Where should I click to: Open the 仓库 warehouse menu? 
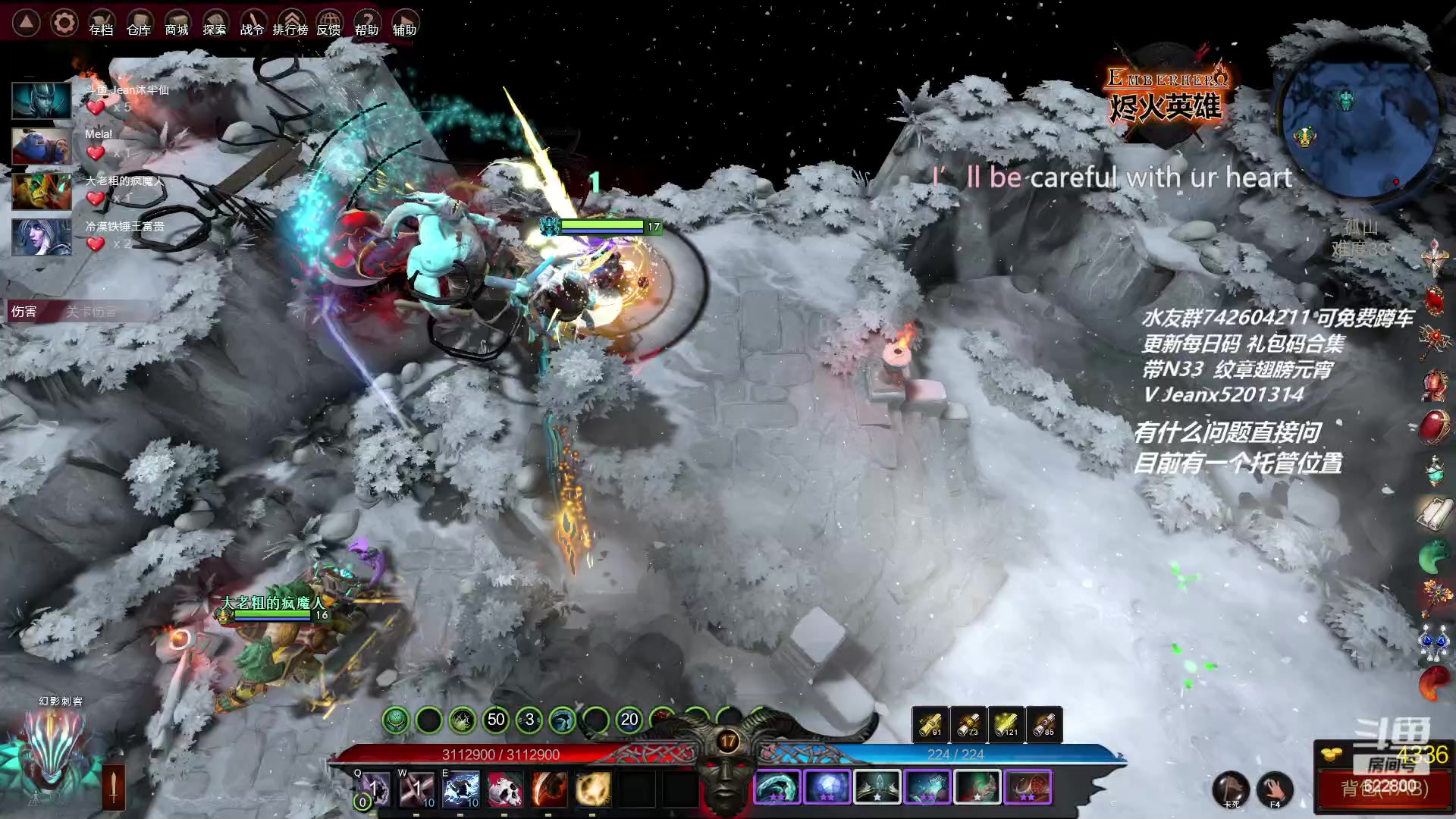139,24
